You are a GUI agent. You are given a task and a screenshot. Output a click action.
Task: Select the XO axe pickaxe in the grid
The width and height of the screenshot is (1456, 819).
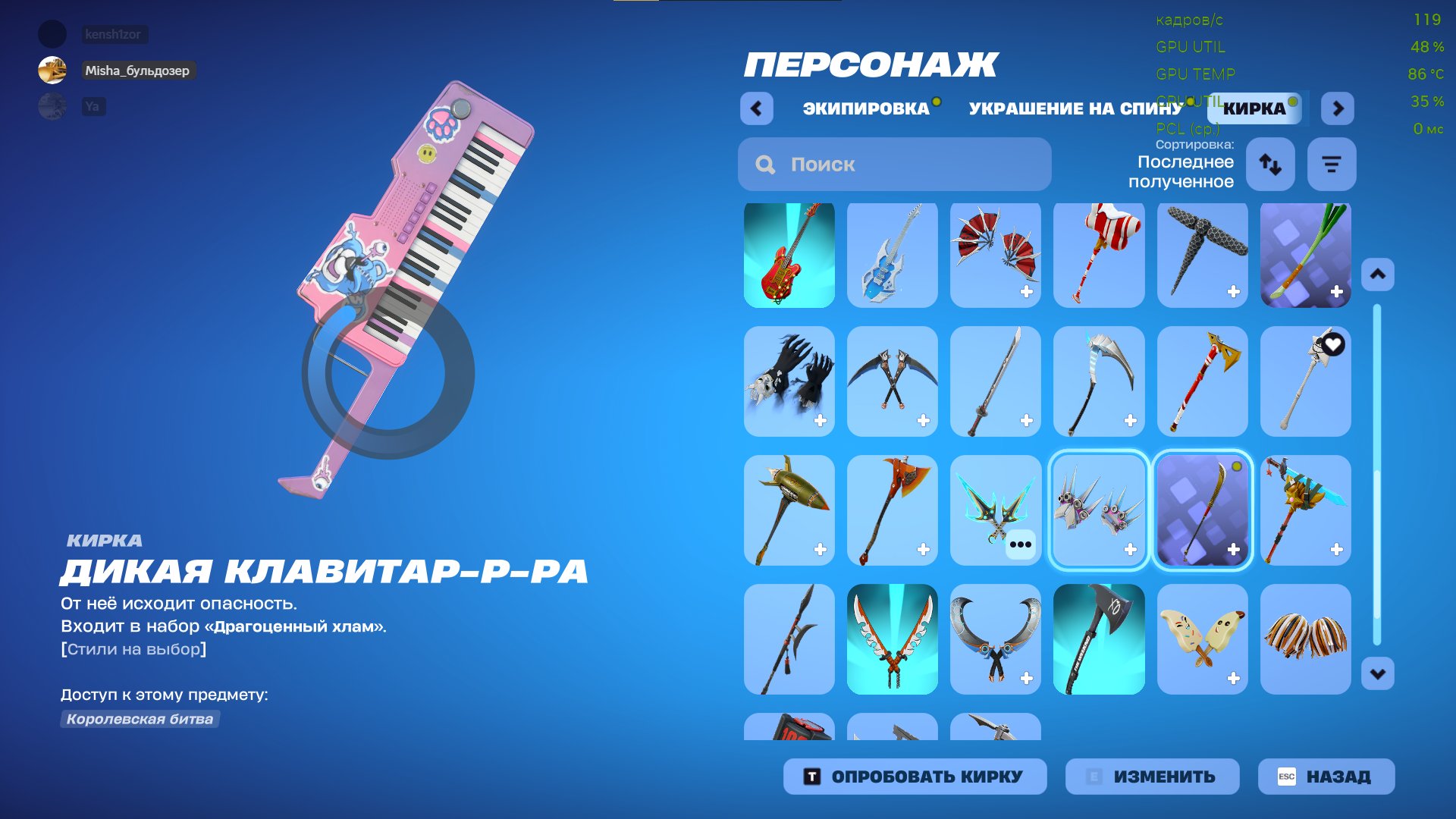pyautogui.click(x=1098, y=639)
